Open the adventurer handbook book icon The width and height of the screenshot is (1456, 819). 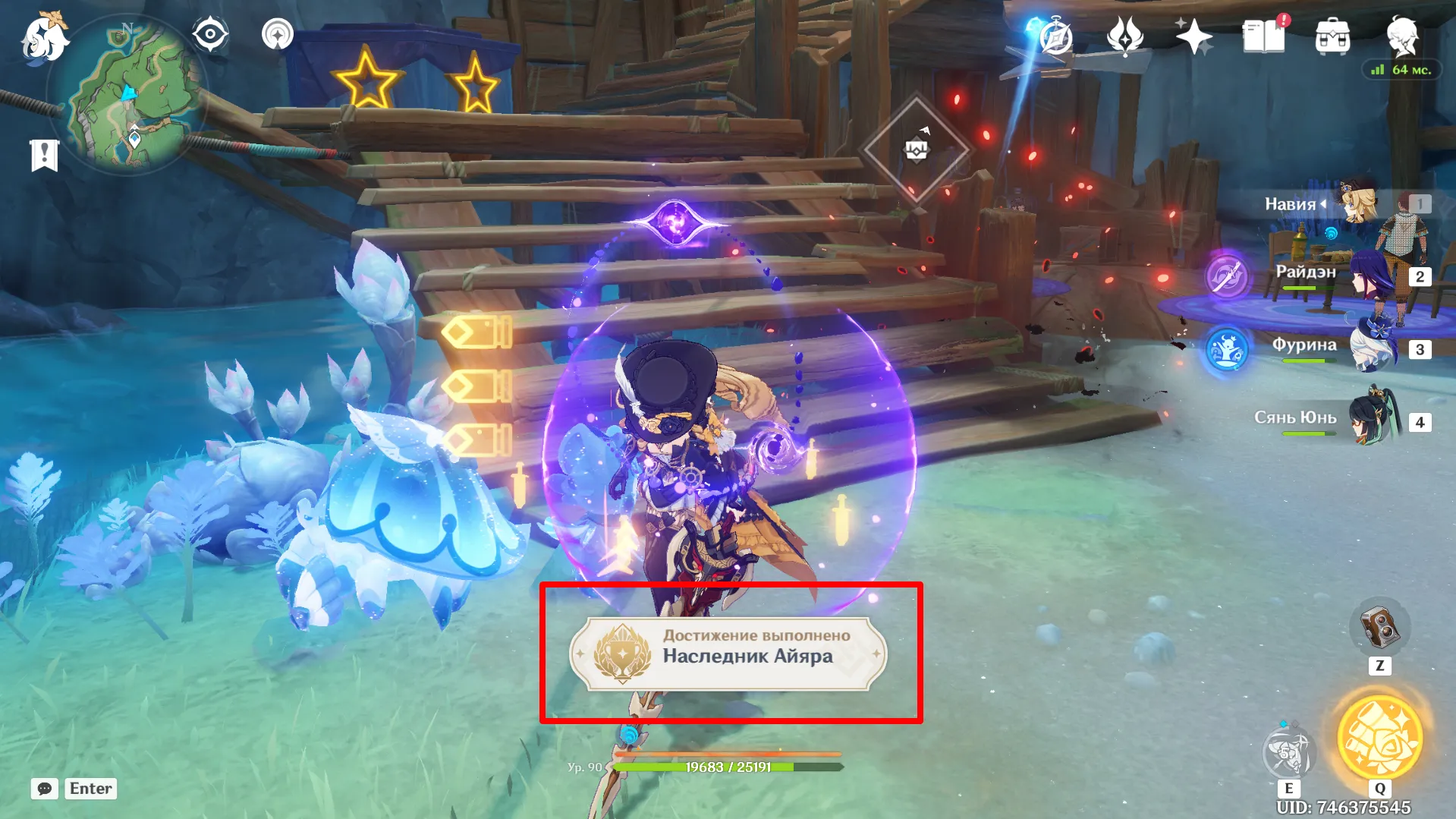click(1263, 36)
